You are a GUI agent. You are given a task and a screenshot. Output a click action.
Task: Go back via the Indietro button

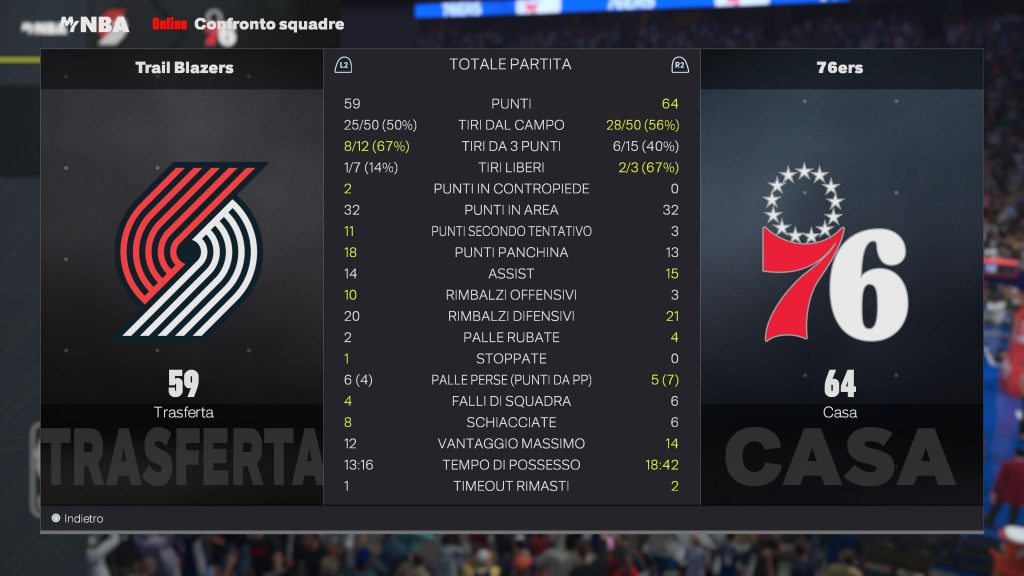[x=78, y=519]
